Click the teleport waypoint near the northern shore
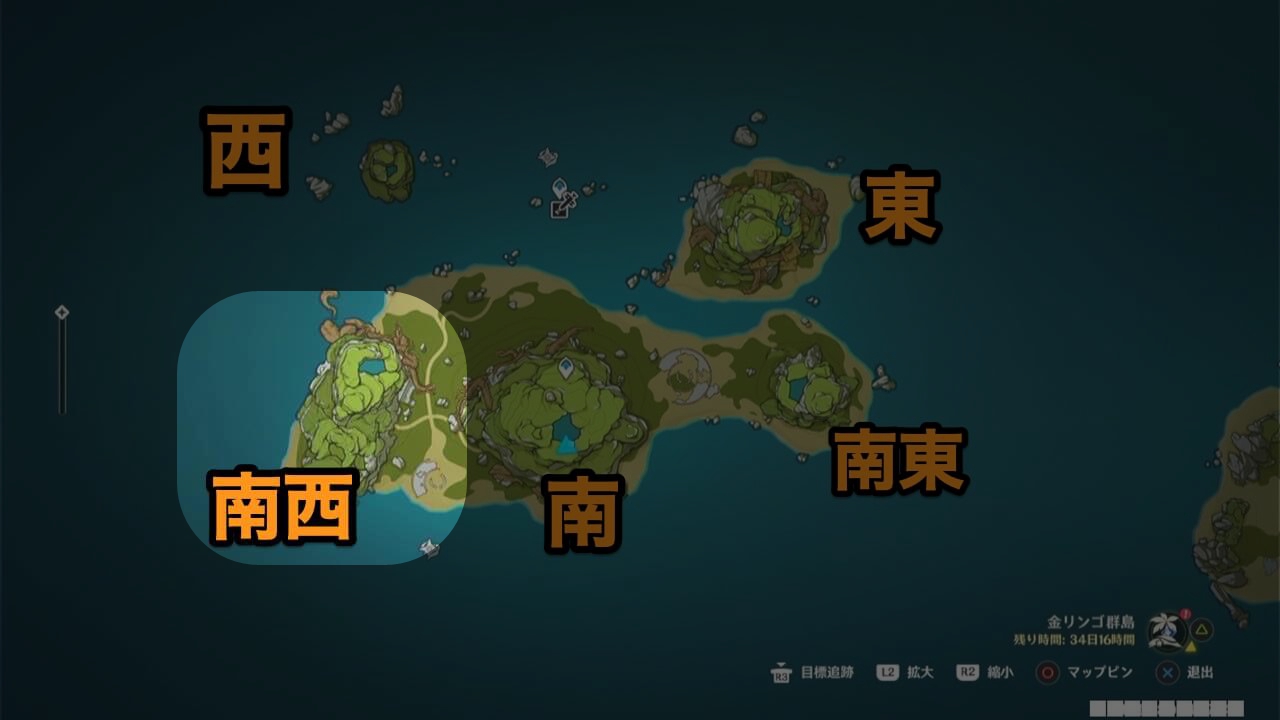Screen dimensions: 1280x720 pyautogui.click(x=560, y=186)
